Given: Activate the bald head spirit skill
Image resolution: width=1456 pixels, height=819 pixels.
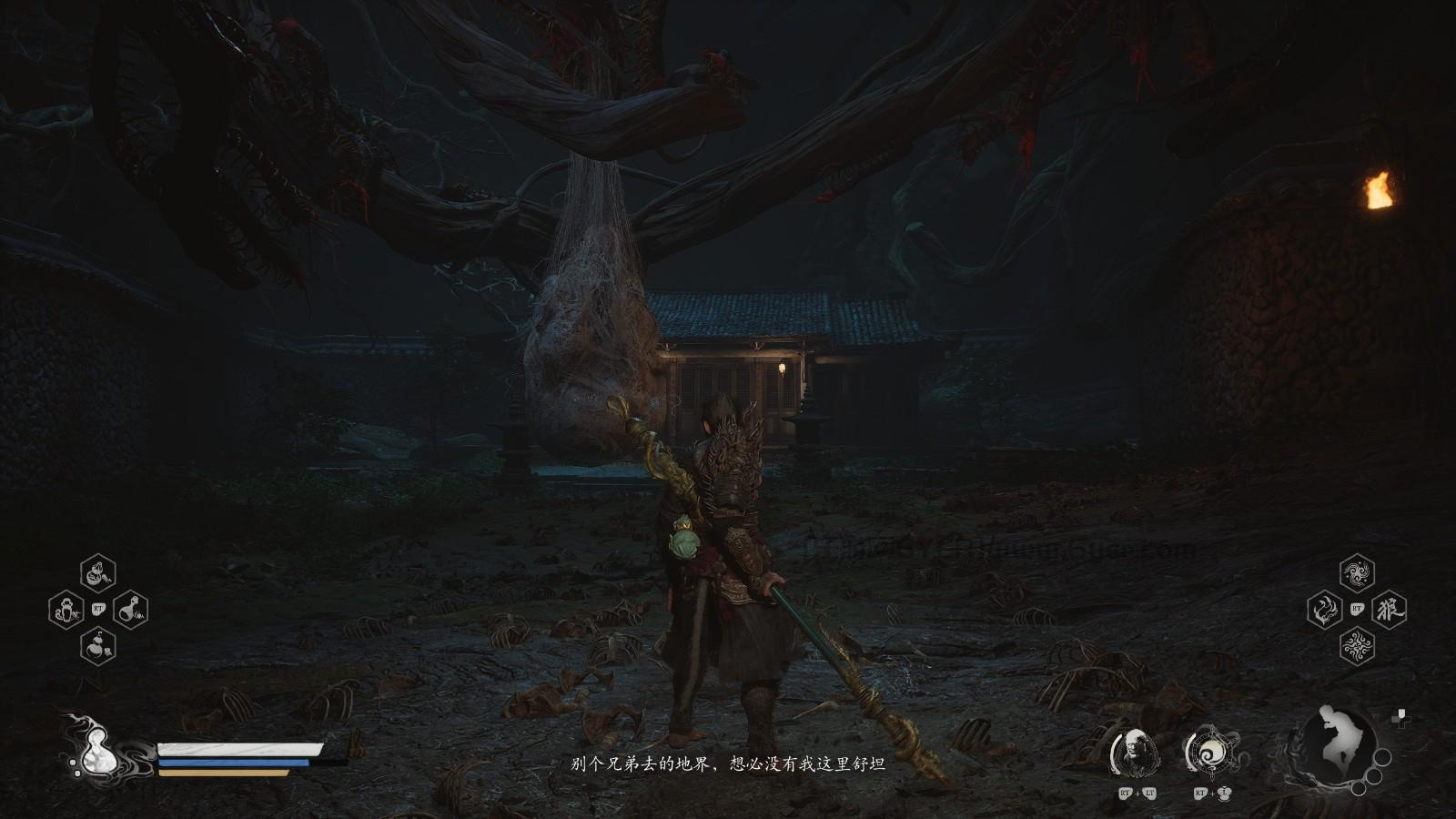Looking at the screenshot, I should pyautogui.click(x=1134, y=753).
